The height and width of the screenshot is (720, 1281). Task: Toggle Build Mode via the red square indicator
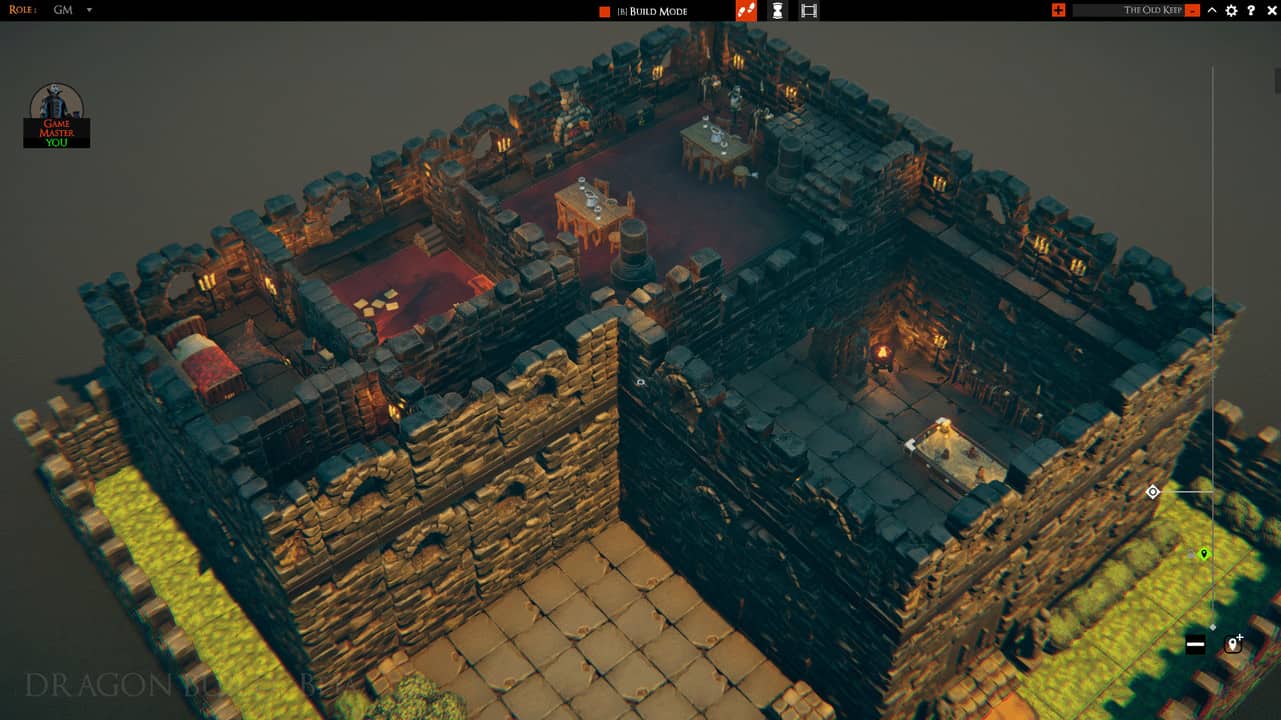point(605,11)
